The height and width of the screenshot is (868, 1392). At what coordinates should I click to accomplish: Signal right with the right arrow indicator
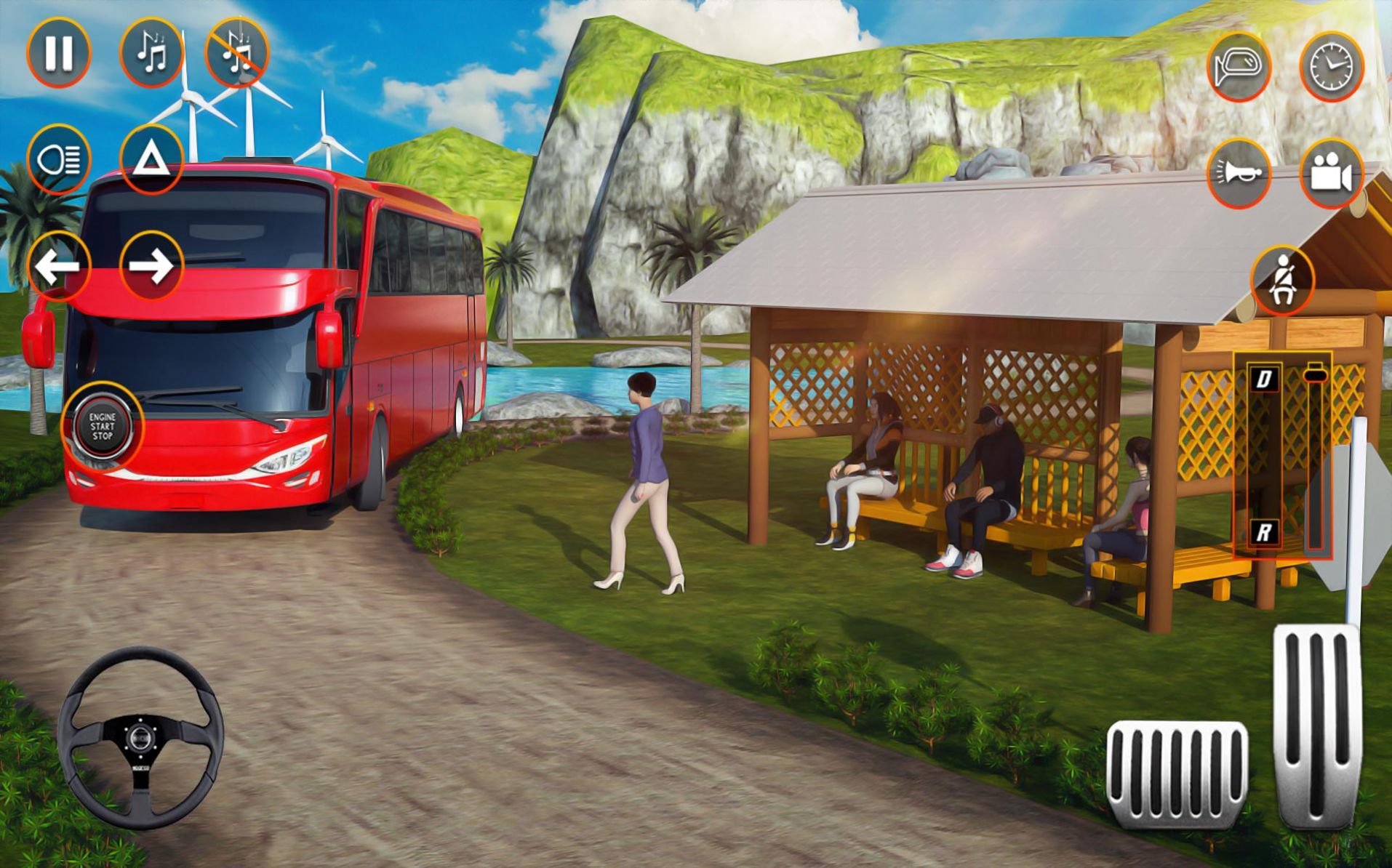151,266
